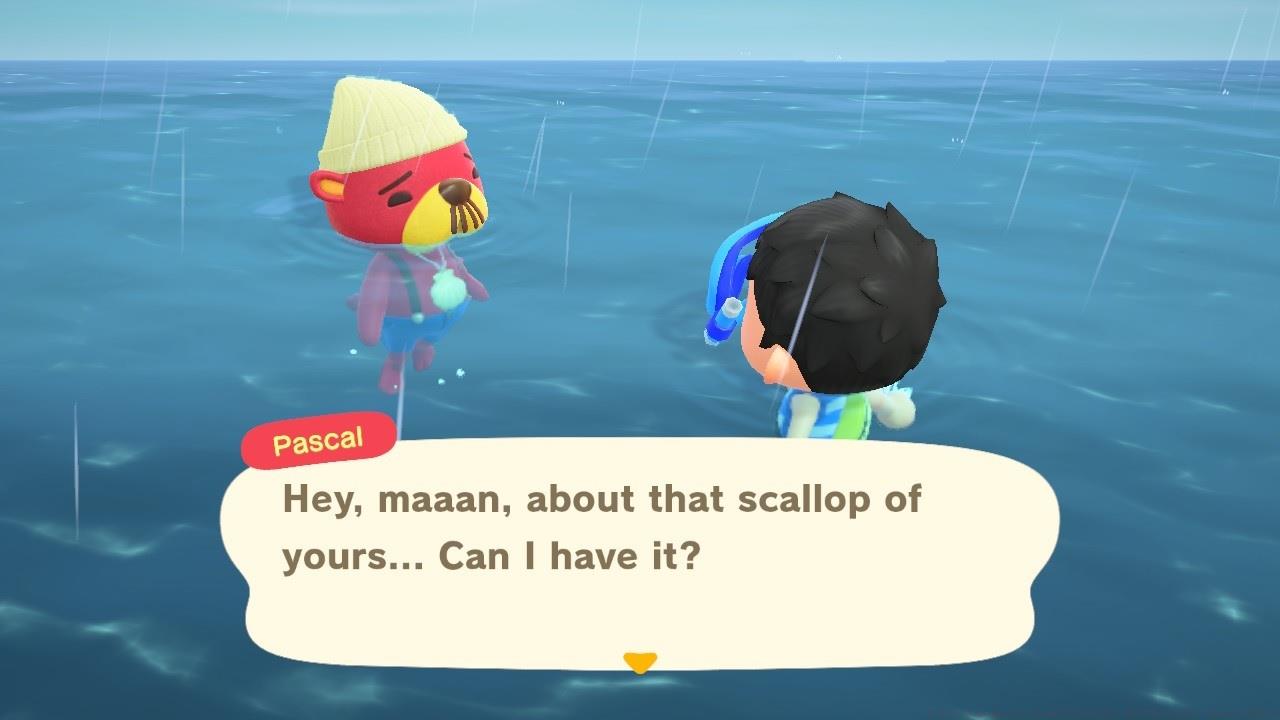The height and width of the screenshot is (720, 1280).
Task: Tap the dialogue text to advance conversation
Action: (600, 525)
